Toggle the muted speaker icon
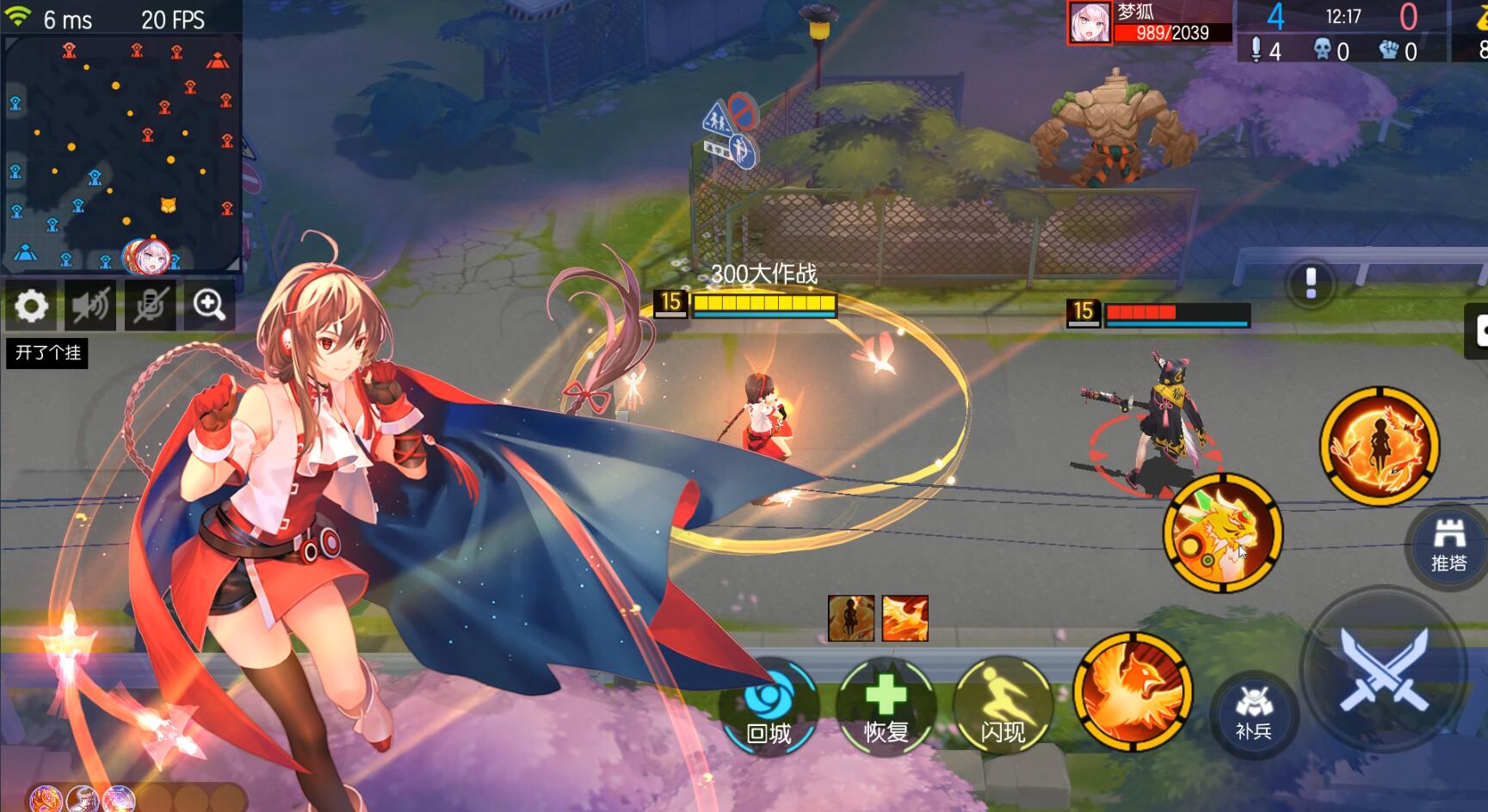Viewport: 1488px width, 812px height. coord(90,305)
